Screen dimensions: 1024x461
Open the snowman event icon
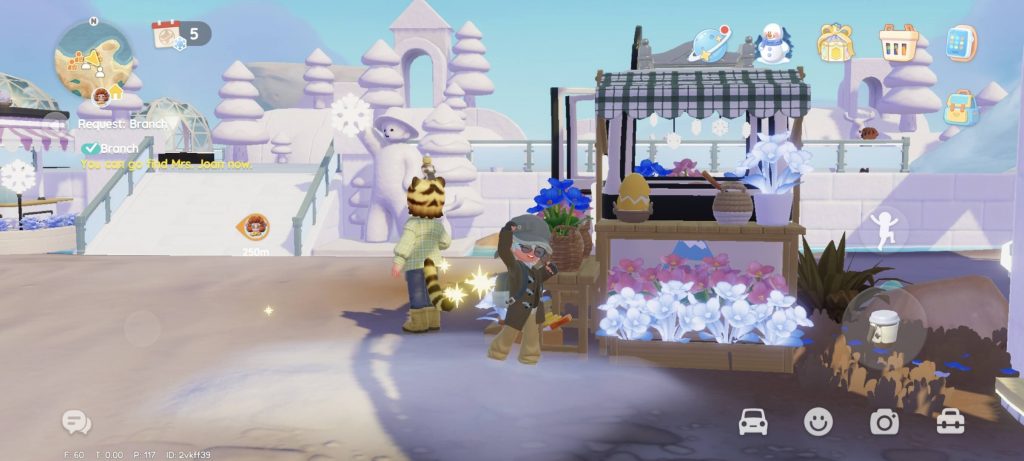click(x=772, y=43)
